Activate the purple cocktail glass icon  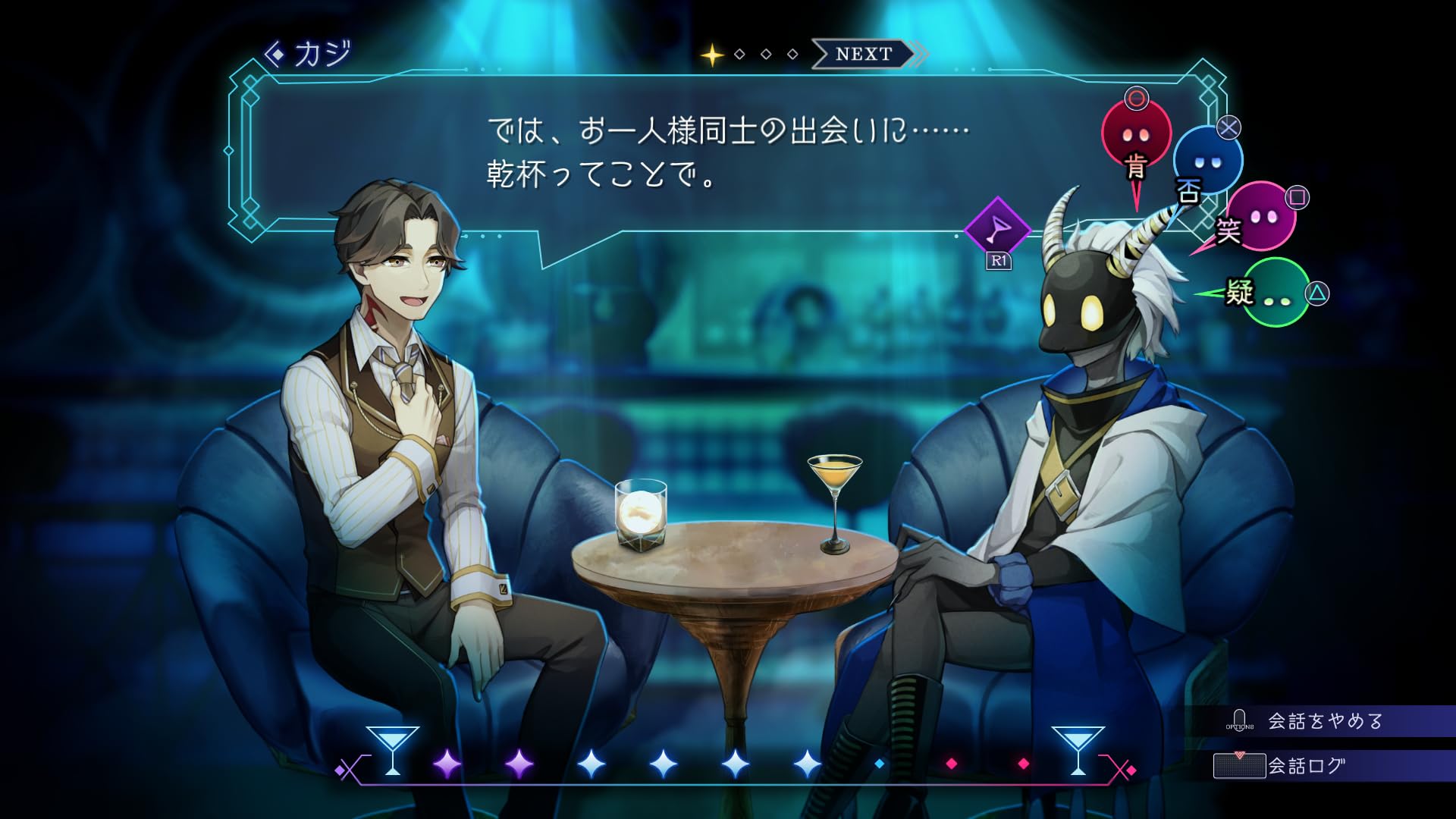[998, 229]
